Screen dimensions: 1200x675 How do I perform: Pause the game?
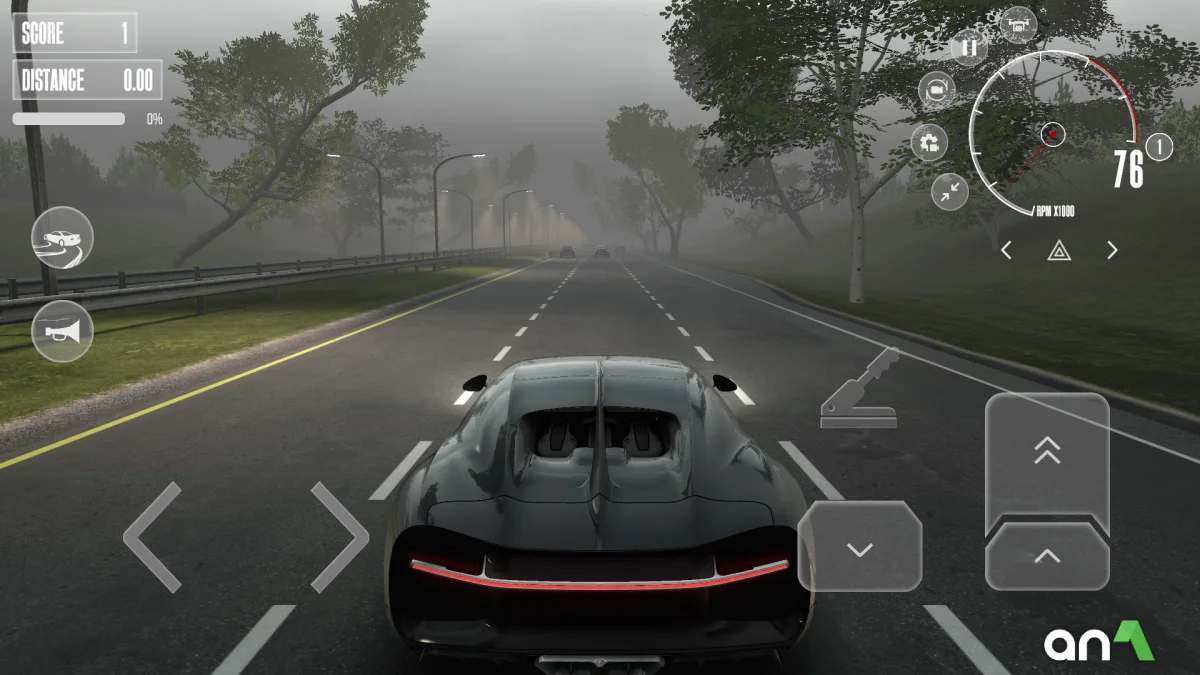(x=968, y=46)
